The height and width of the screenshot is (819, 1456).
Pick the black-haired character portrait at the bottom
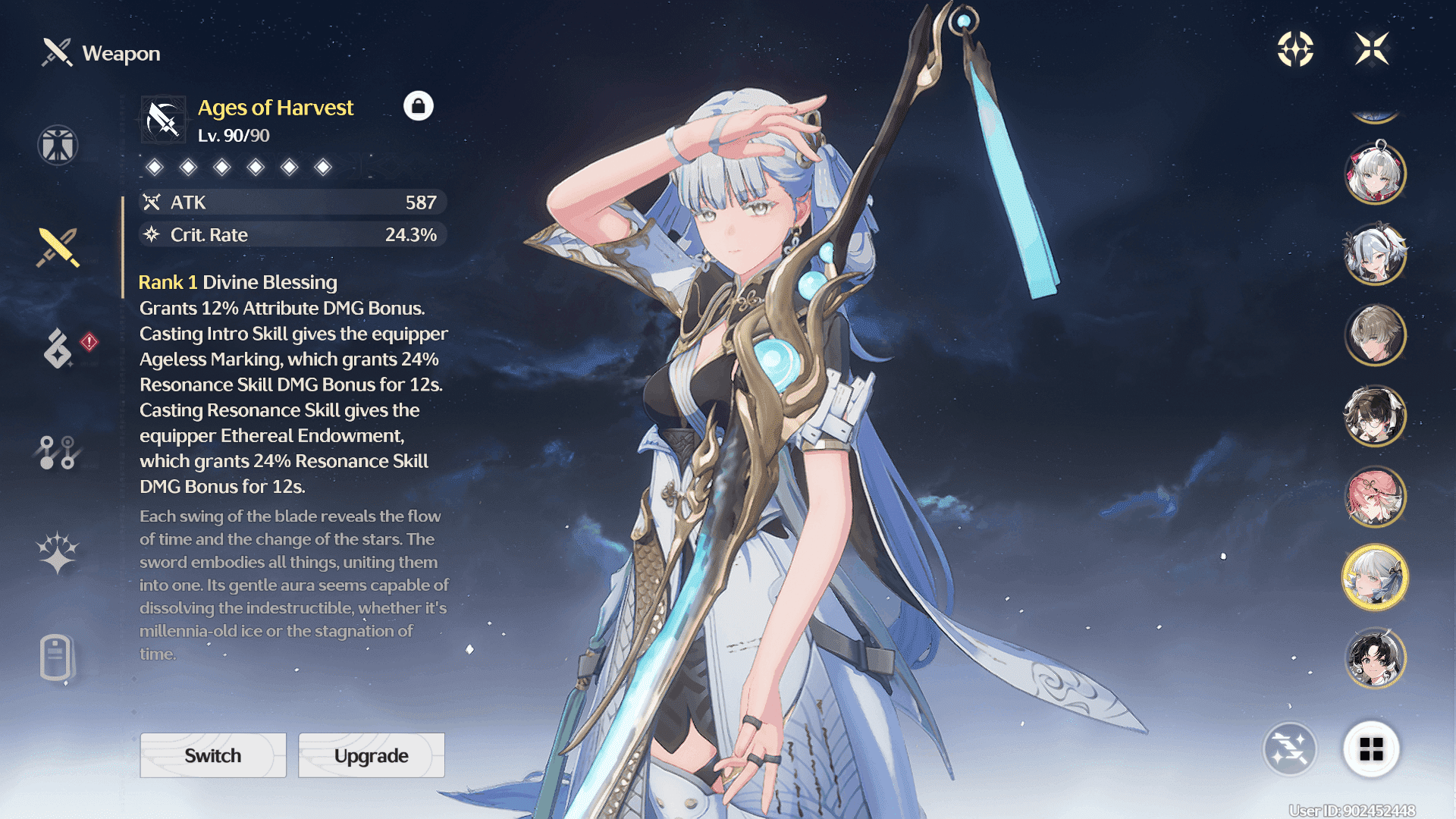point(1375,658)
